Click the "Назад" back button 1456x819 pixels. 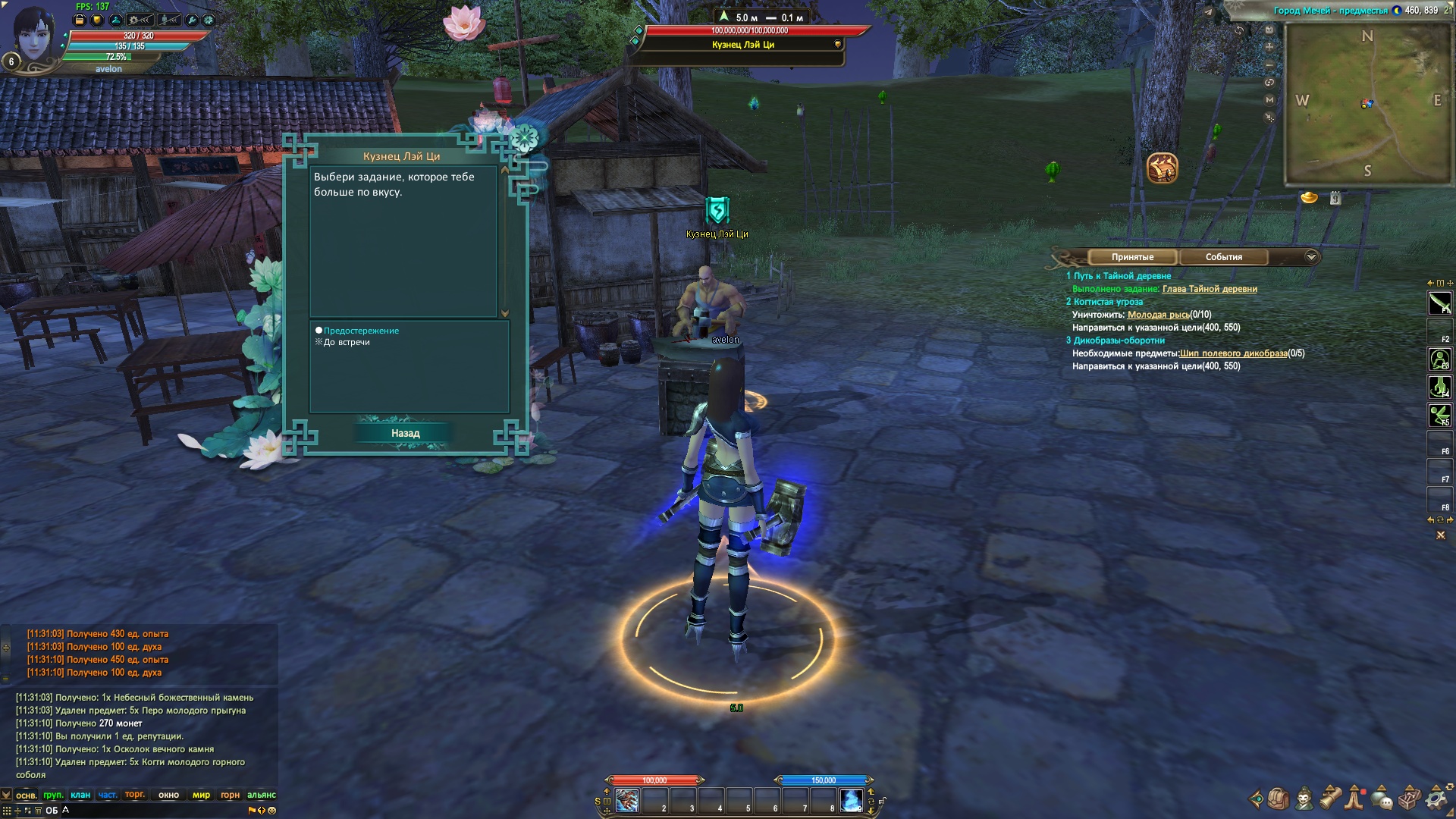(405, 433)
